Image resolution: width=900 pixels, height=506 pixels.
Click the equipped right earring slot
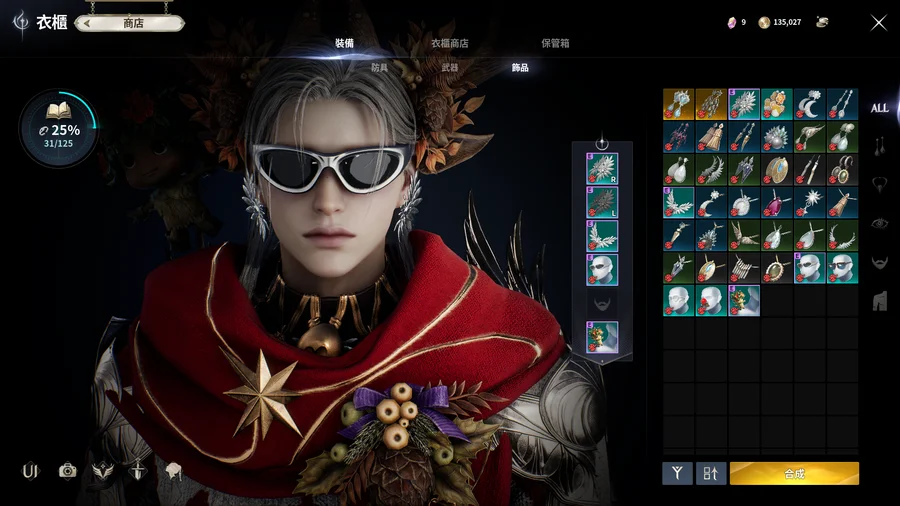602,168
